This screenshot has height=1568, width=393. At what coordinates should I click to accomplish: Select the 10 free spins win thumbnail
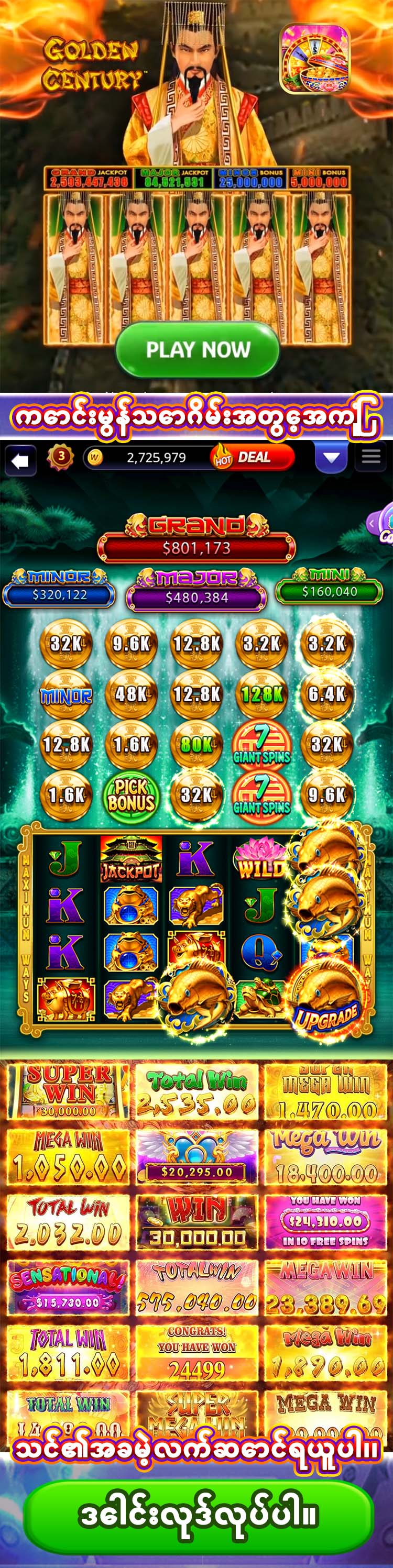[x=325, y=1222]
